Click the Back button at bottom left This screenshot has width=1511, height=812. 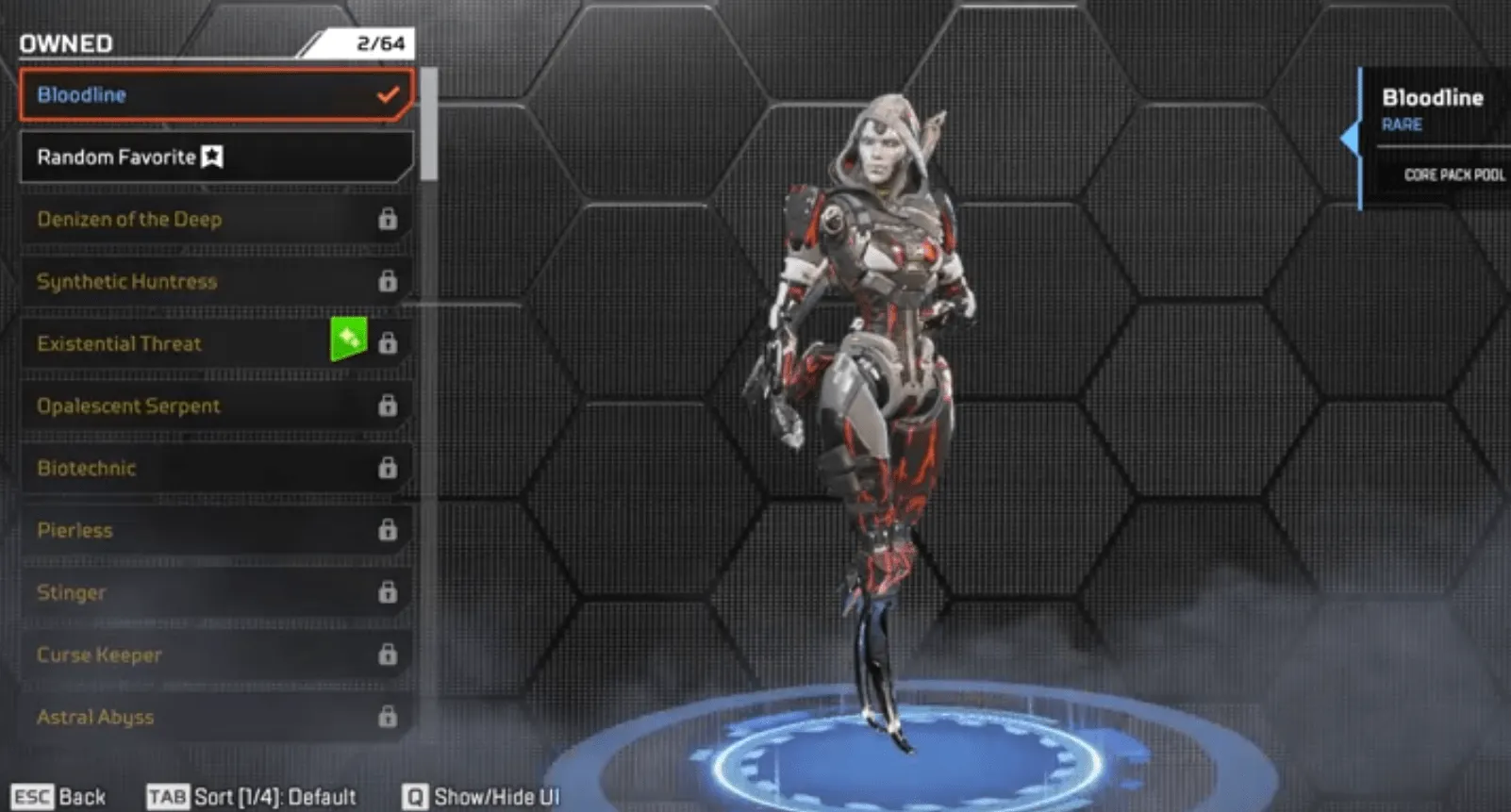(57, 796)
